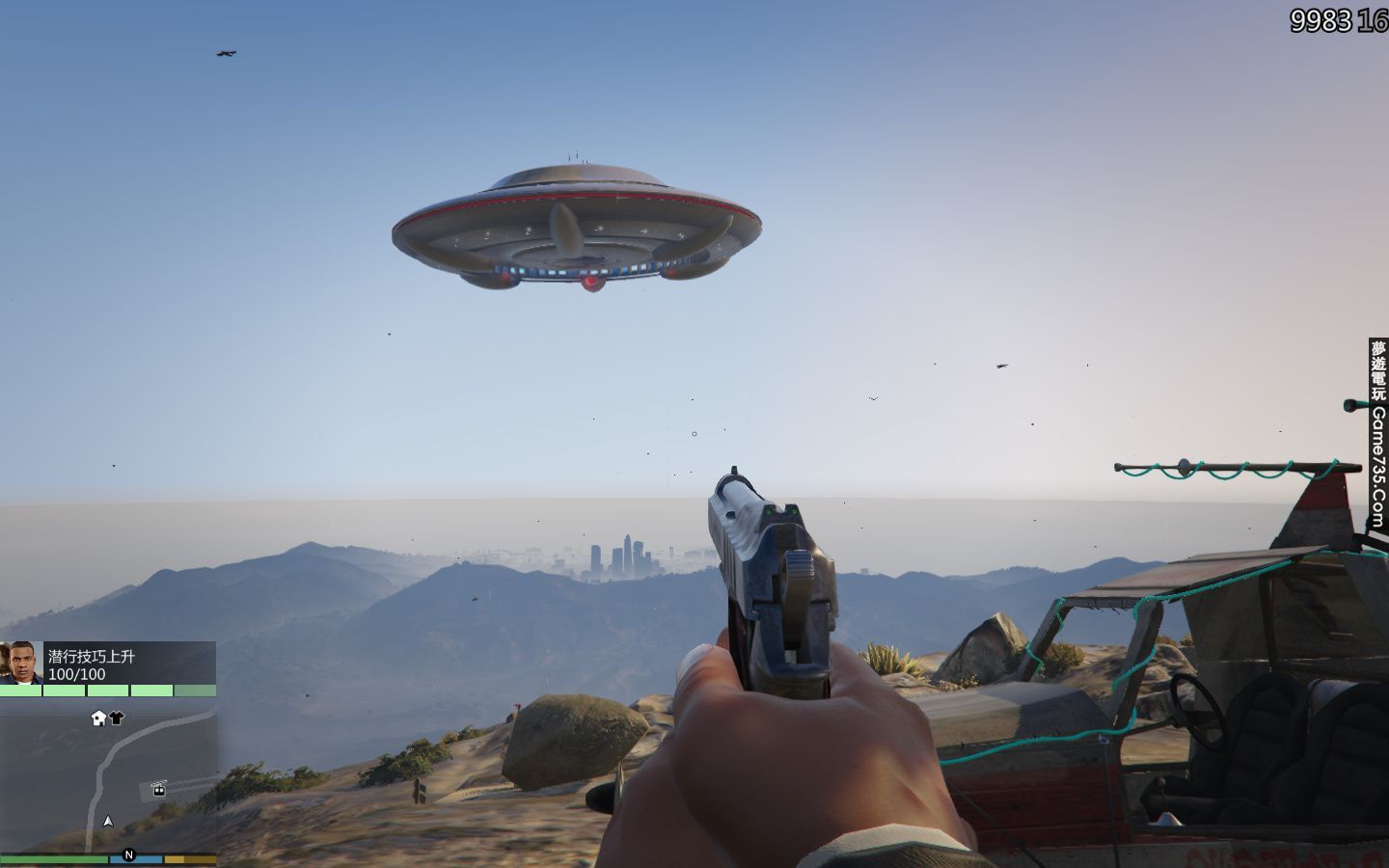Click the safehouse marker on the minimap
1389x868 pixels.
[x=98, y=718]
